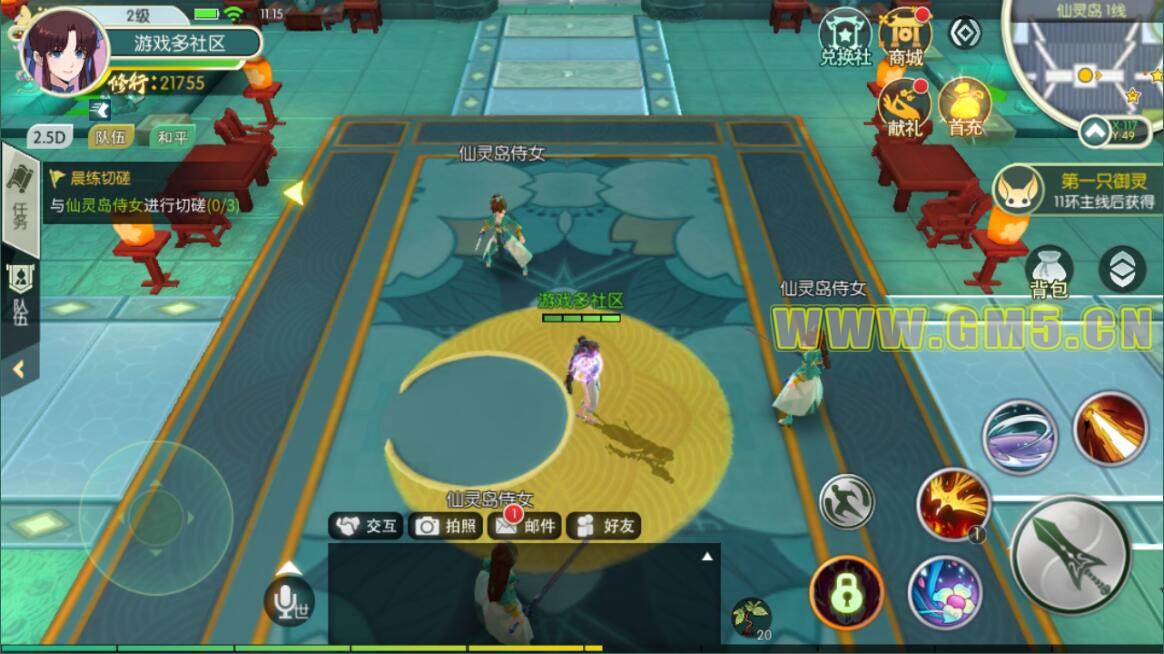
Task: Open the 商城 store
Action: coord(905,36)
